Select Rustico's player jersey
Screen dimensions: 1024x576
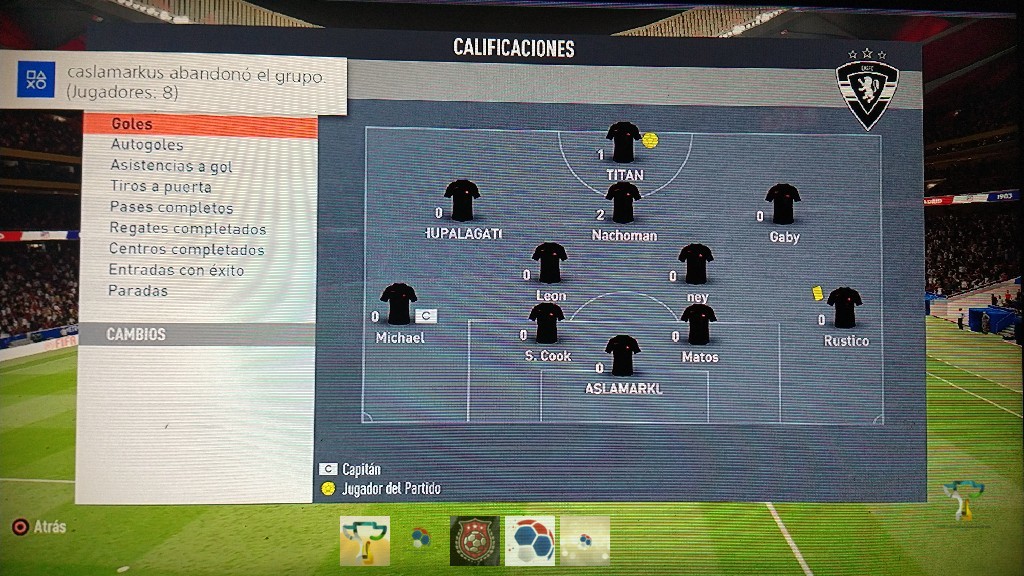[844, 308]
